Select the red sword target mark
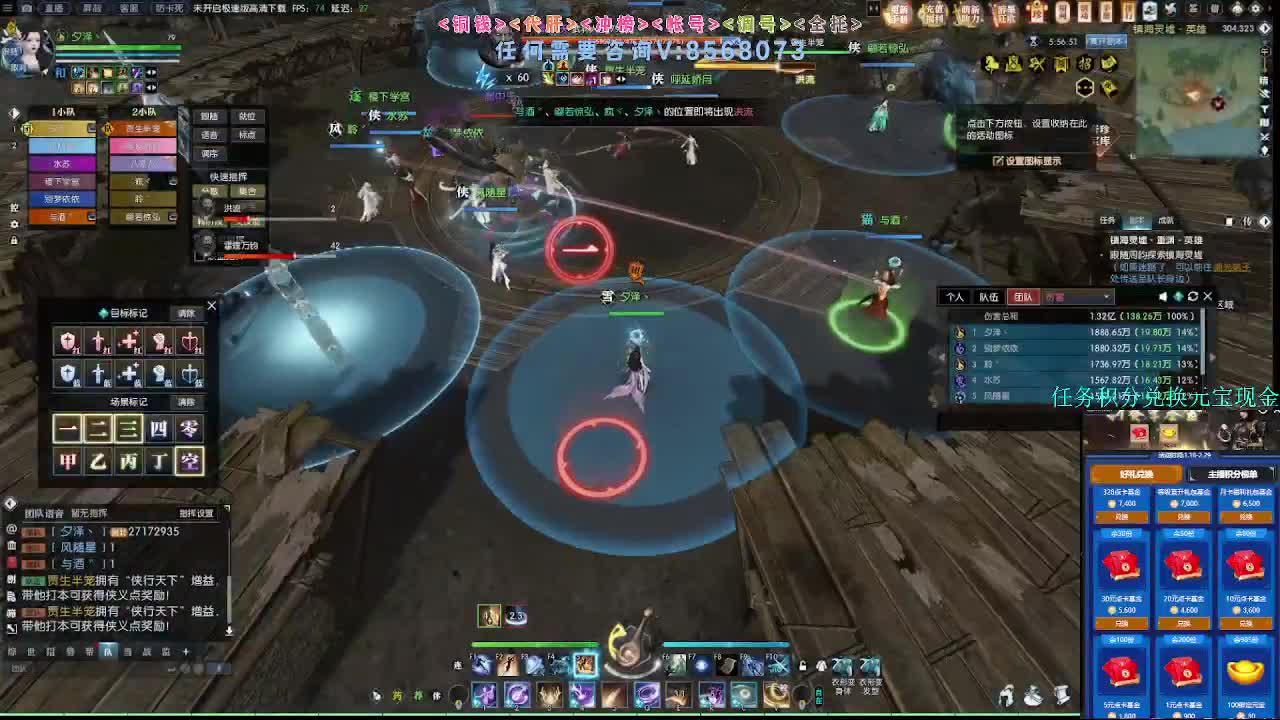This screenshot has width=1280, height=720. point(98,341)
